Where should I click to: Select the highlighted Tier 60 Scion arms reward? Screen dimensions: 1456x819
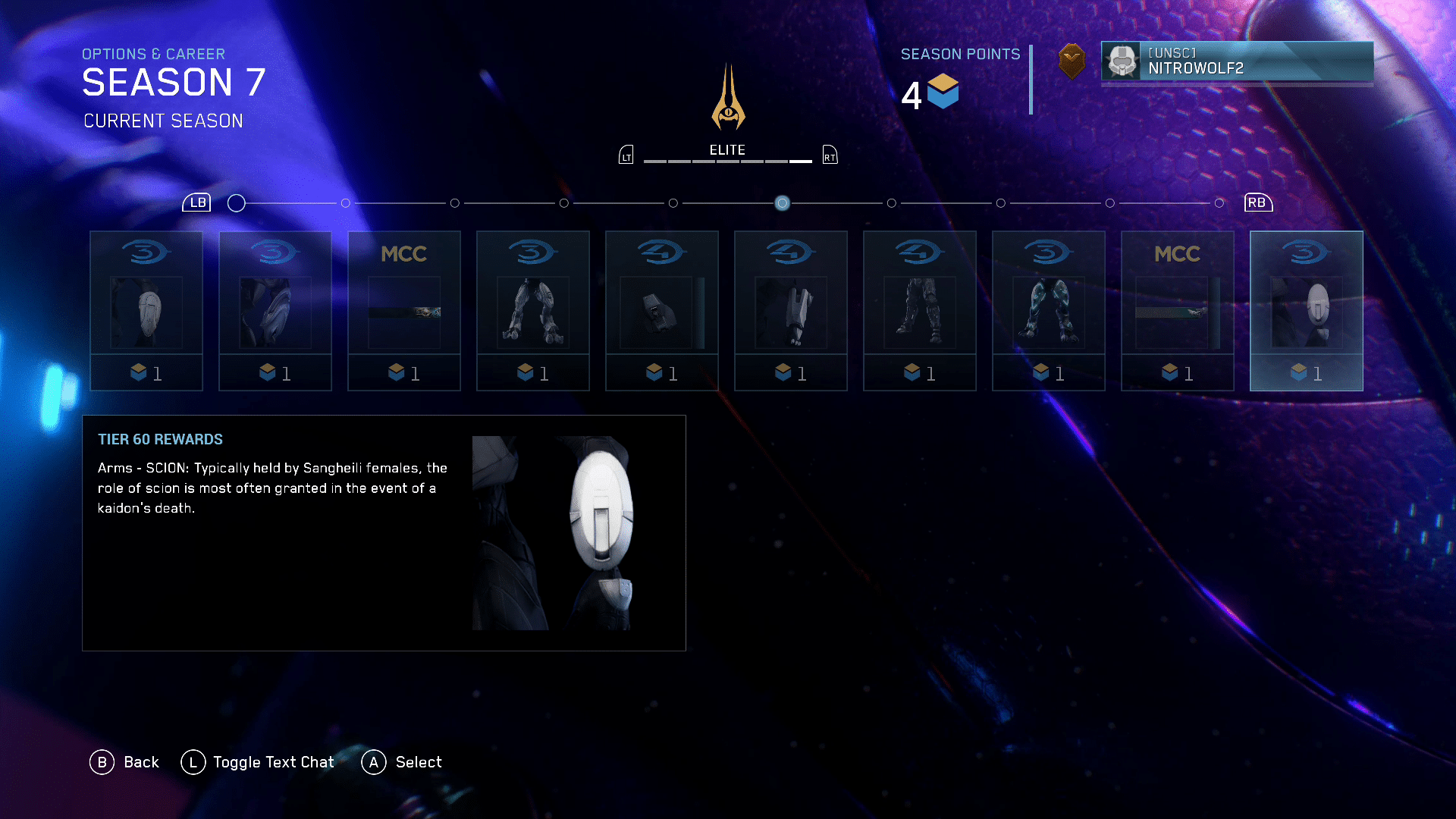coord(1306,310)
